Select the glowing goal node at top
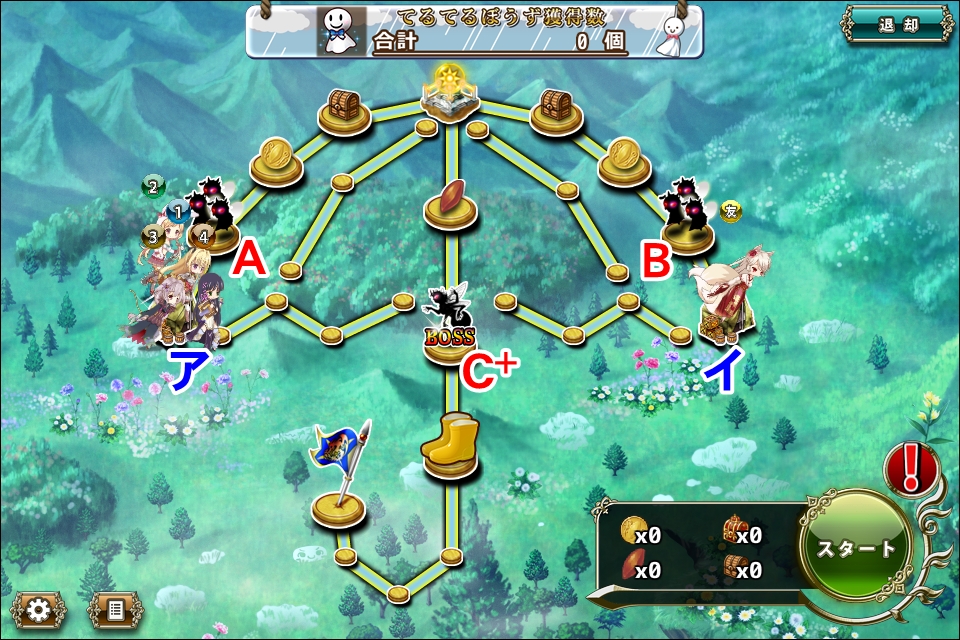The height and width of the screenshot is (640, 960). (449, 92)
